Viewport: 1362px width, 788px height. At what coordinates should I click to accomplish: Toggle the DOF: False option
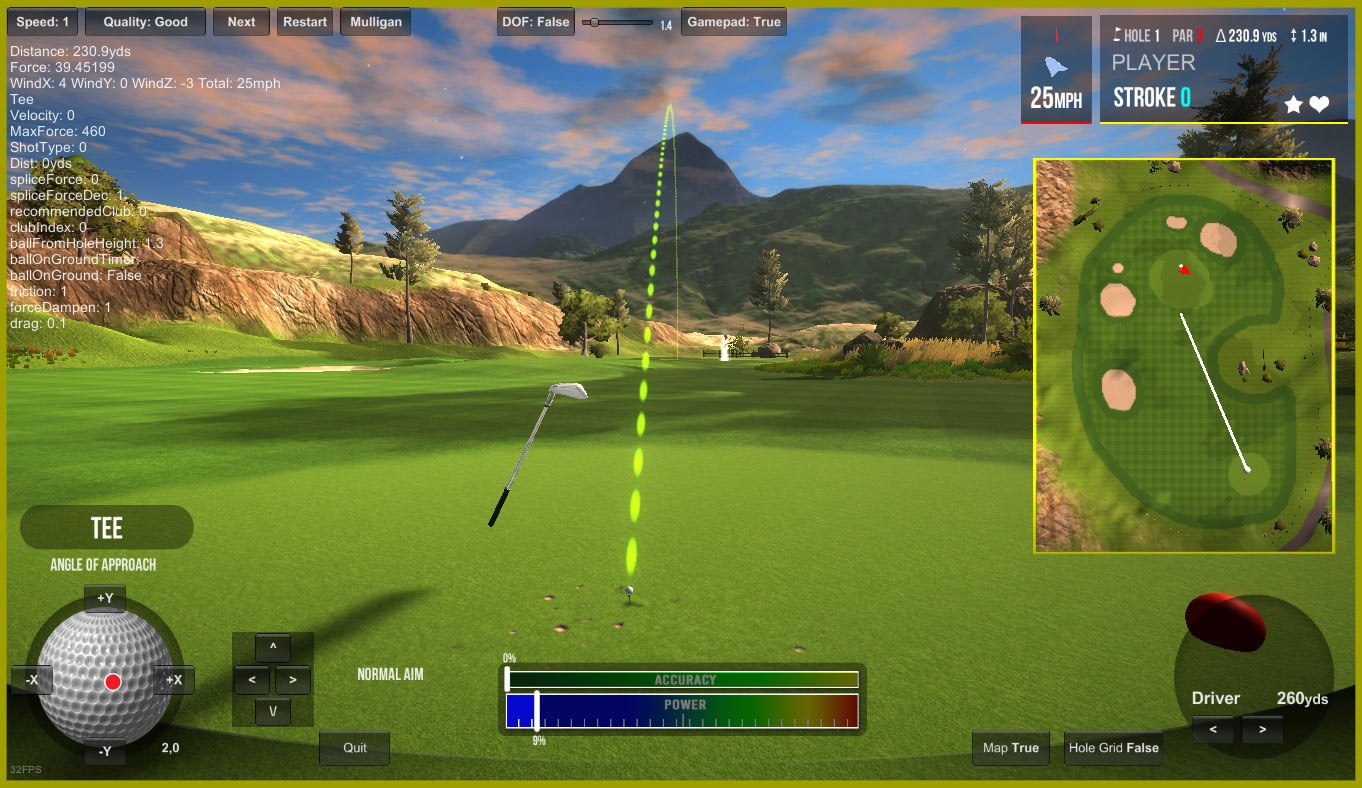[535, 22]
